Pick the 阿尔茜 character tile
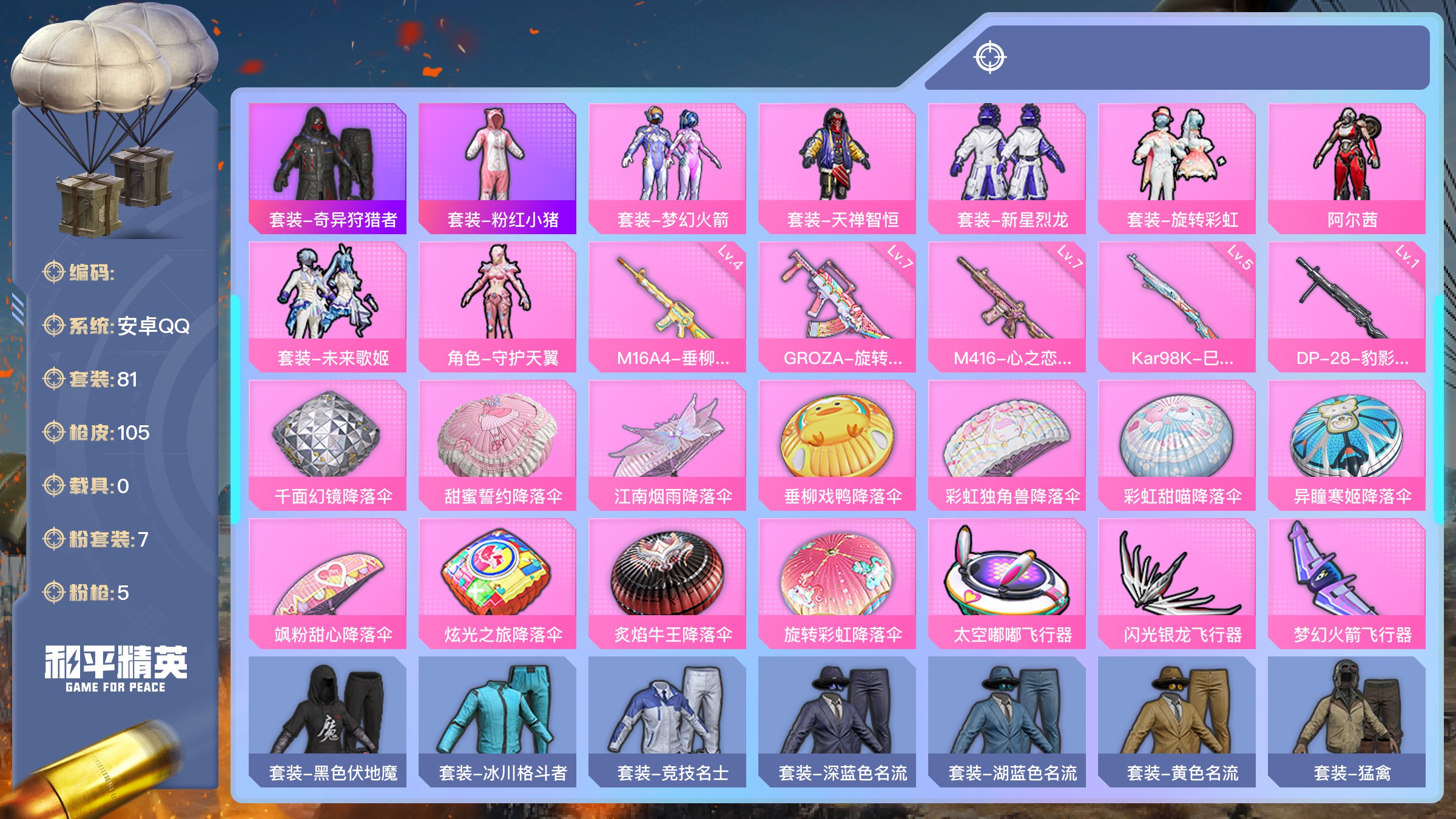Viewport: 1456px width, 819px height. [x=1347, y=168]
